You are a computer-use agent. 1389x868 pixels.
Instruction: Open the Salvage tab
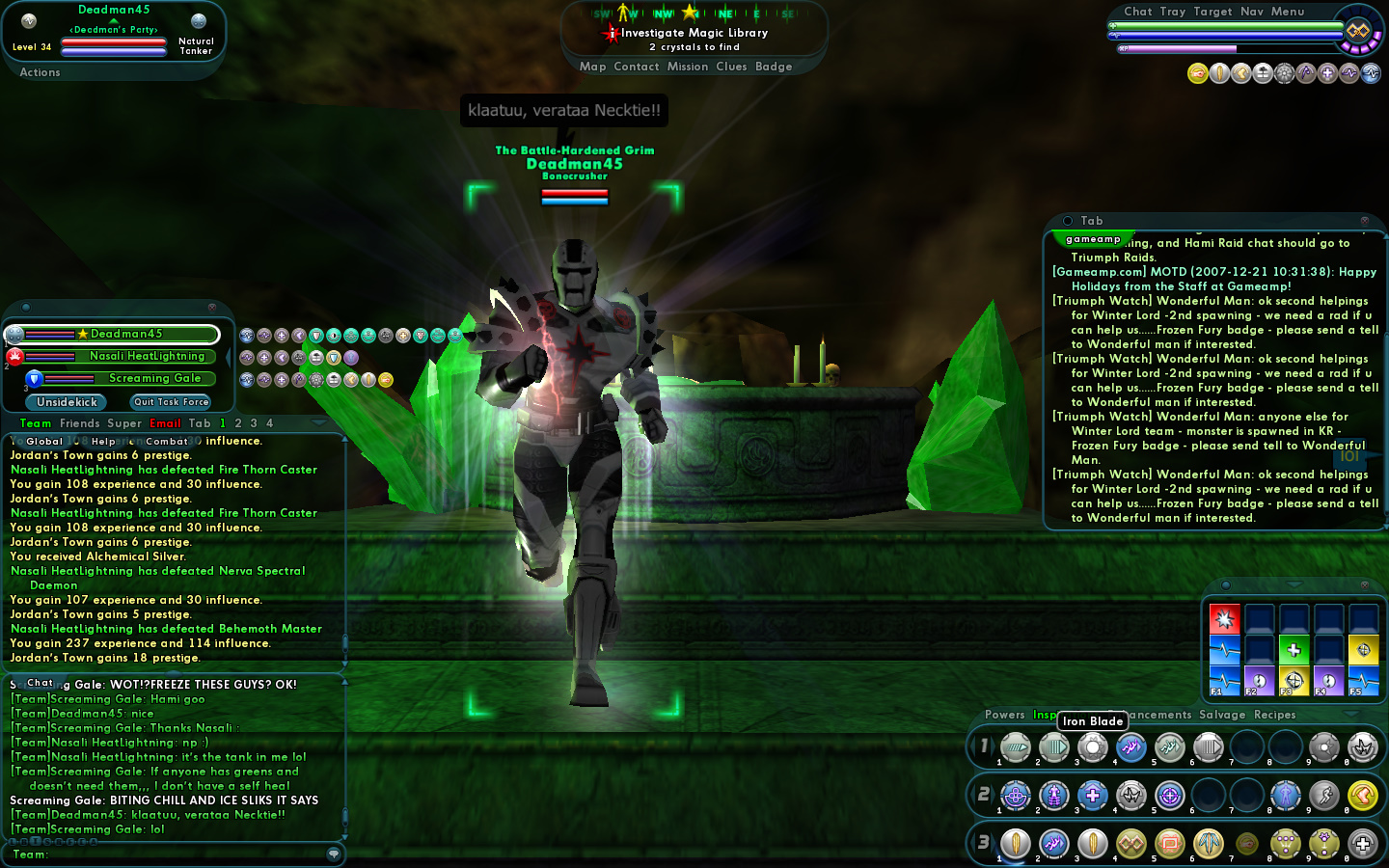coord(1222,715)
